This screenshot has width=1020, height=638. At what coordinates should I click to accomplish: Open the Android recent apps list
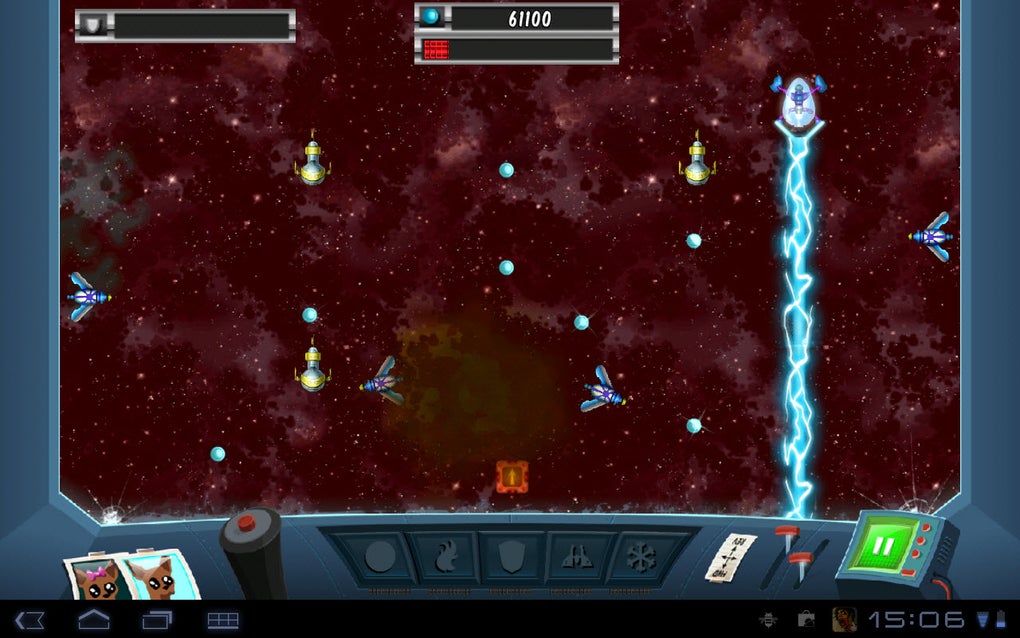click(x=157, y=620)
